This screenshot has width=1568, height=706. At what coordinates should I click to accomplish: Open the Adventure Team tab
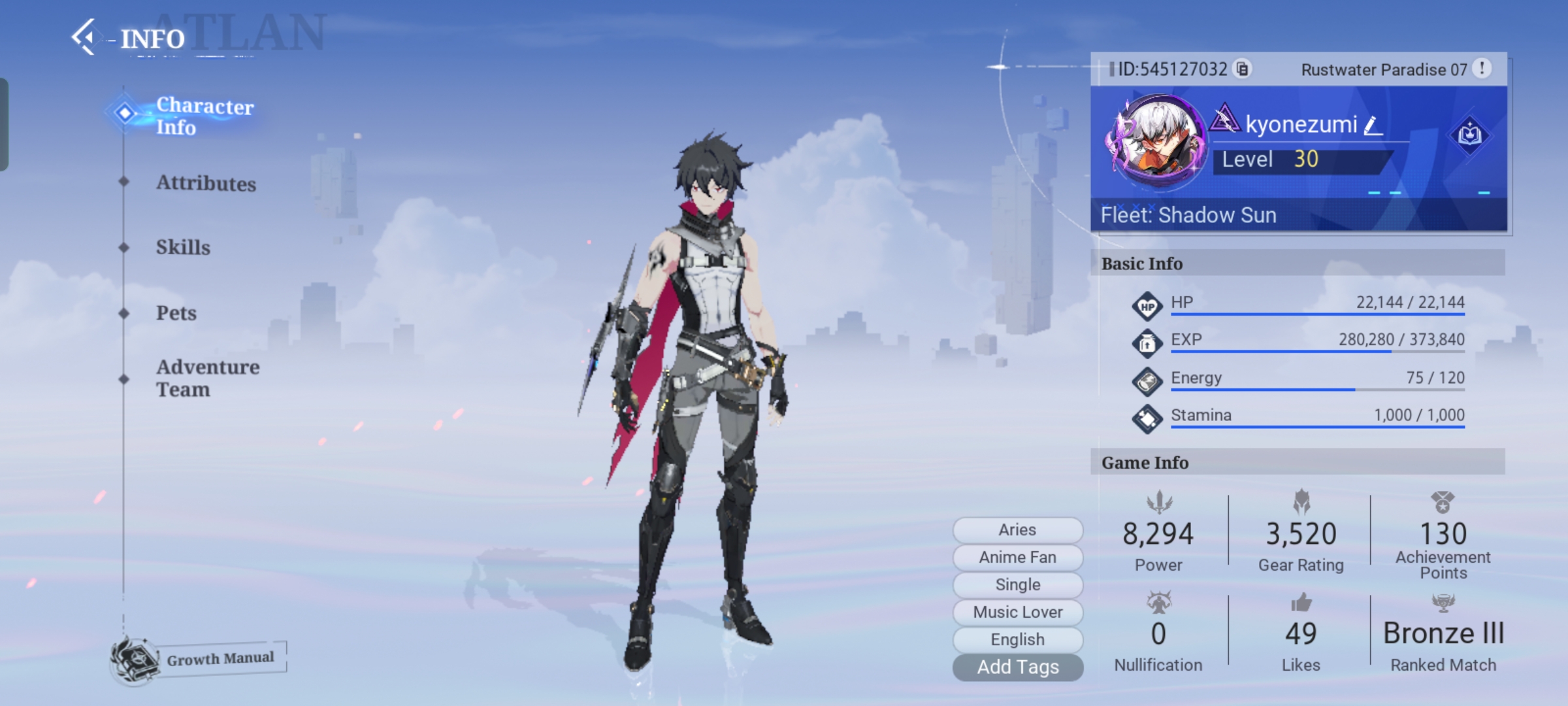[207, 378]
